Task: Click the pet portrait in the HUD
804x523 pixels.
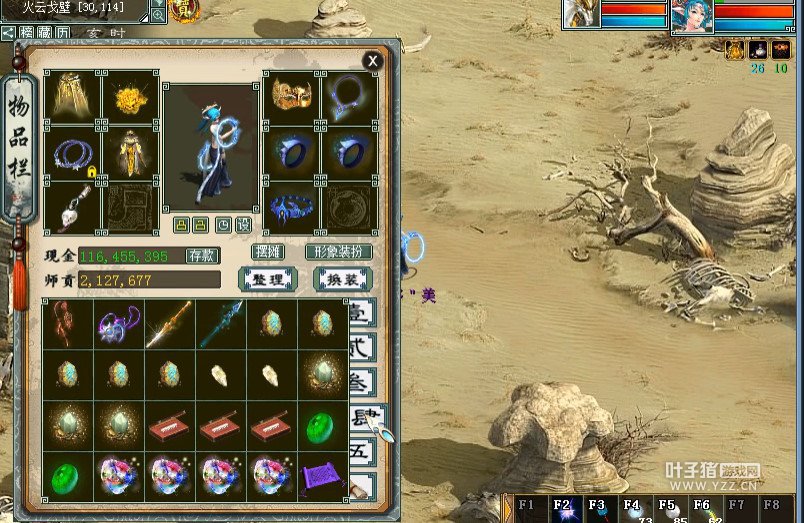Action: (x=581, y=14)
